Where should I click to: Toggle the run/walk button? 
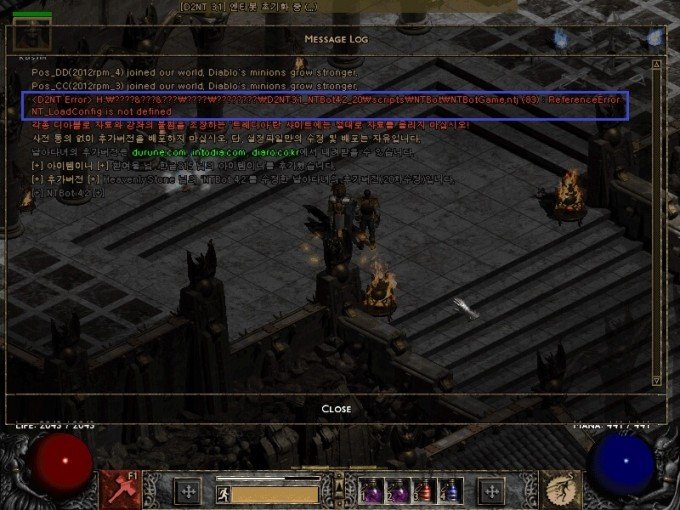tap(225, 493)
